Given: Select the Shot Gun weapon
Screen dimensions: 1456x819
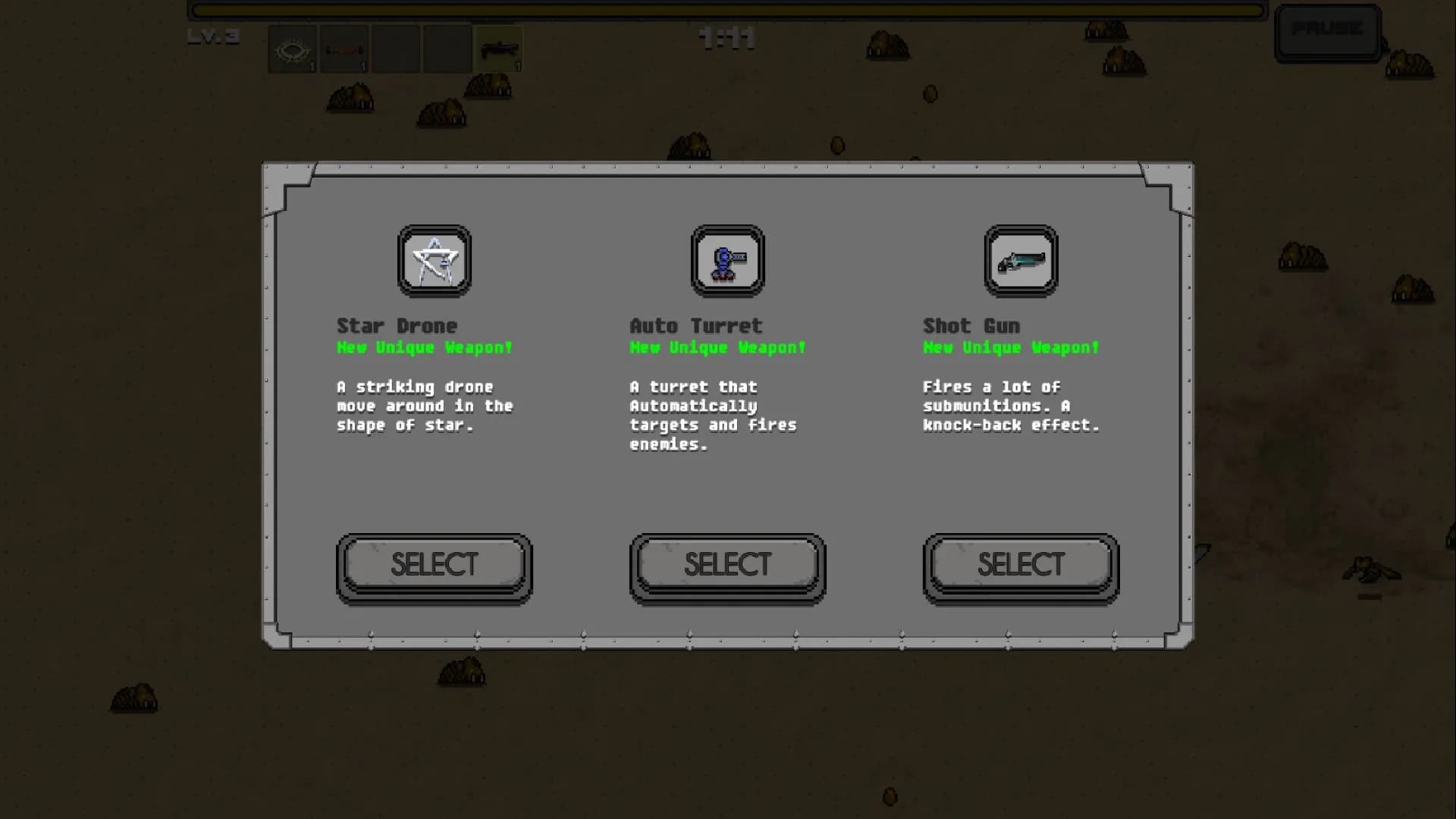Looking at the screenshot, I should (x=1020, y=564).
